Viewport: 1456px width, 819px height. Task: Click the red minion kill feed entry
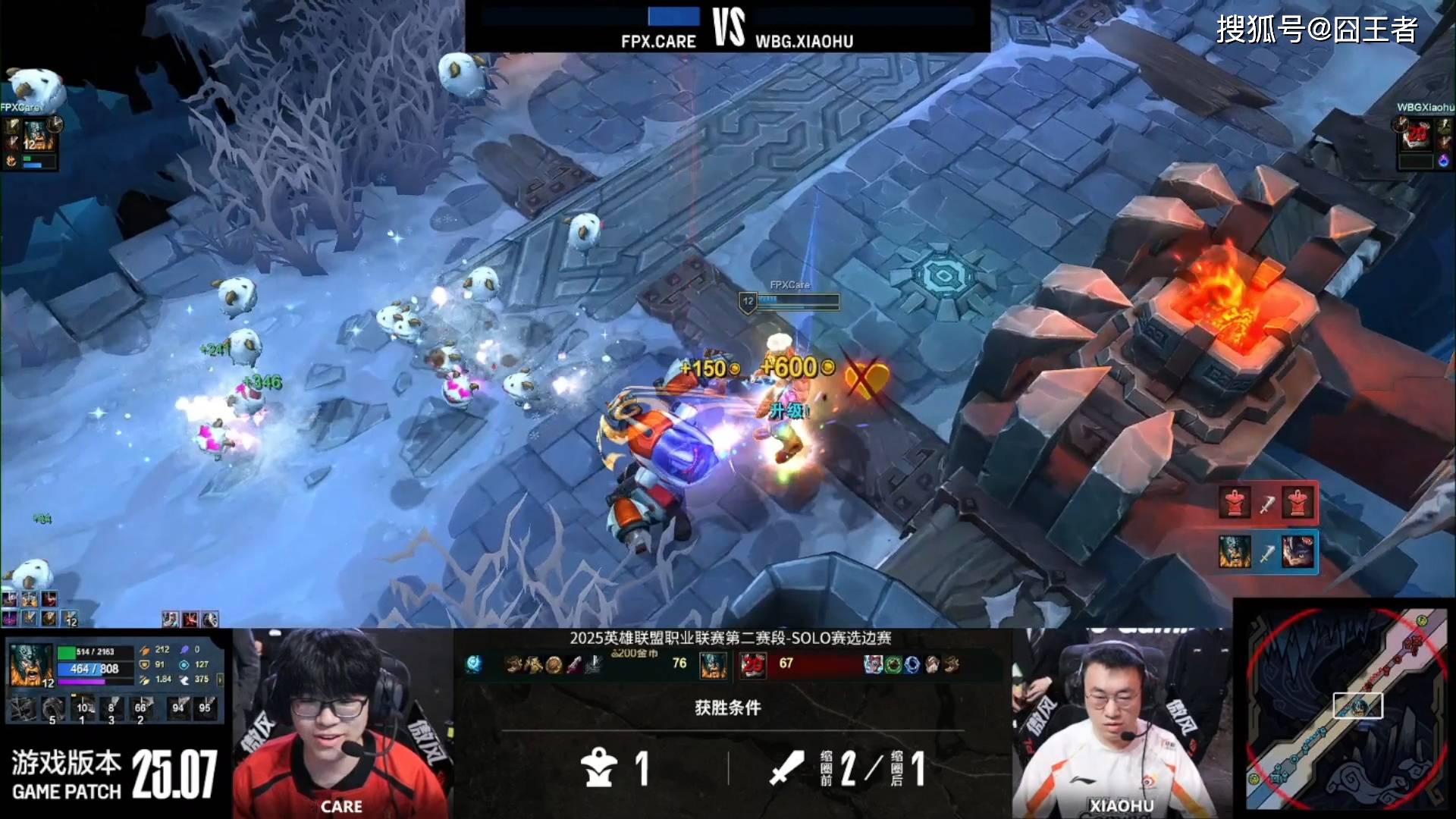[1266, 503]
